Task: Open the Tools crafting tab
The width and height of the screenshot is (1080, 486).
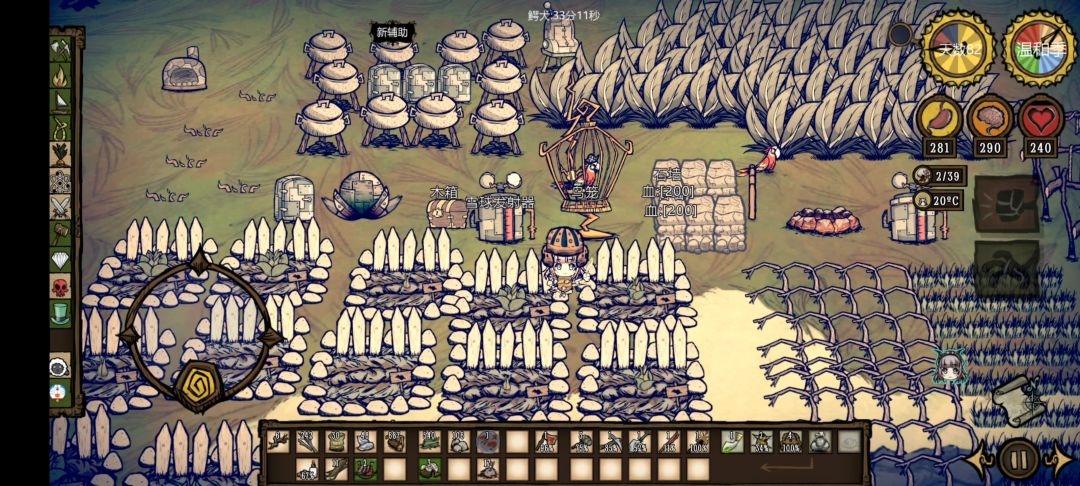Action: [x=62, y=49]
